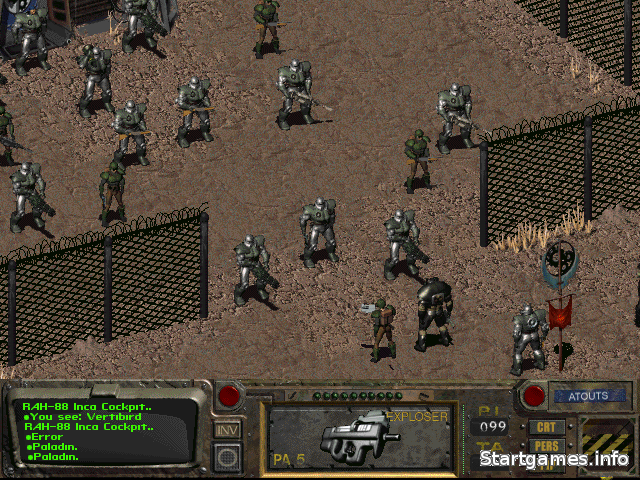Click the red button above INV

pos(230,396)
